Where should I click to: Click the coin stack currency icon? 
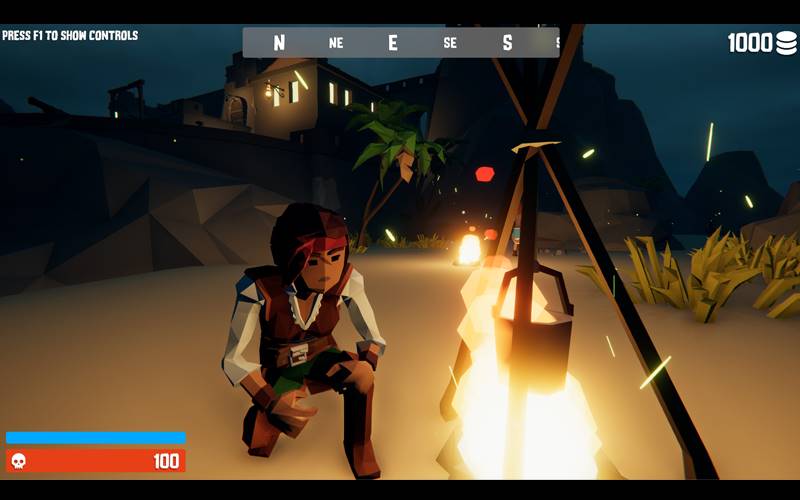click(x=786, y=43)
